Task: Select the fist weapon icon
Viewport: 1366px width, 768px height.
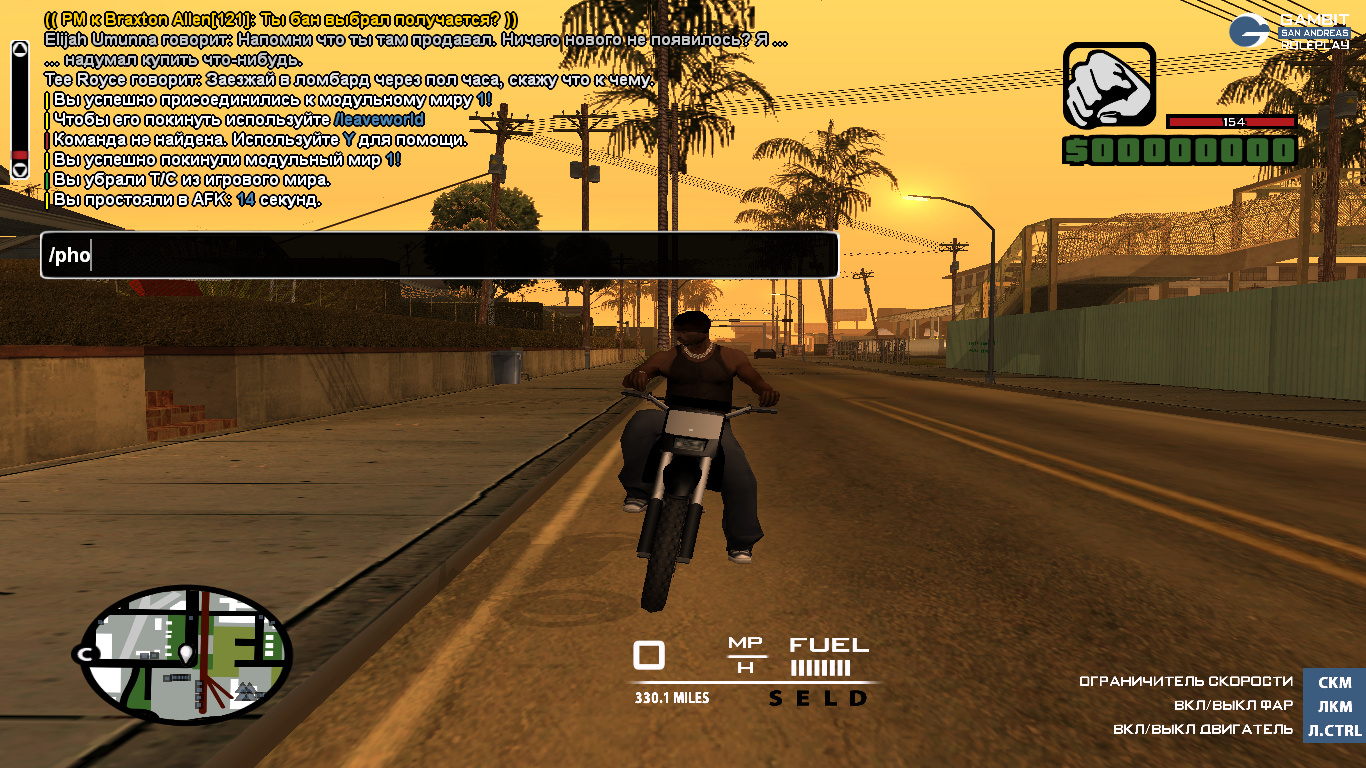Action: 1108,86
